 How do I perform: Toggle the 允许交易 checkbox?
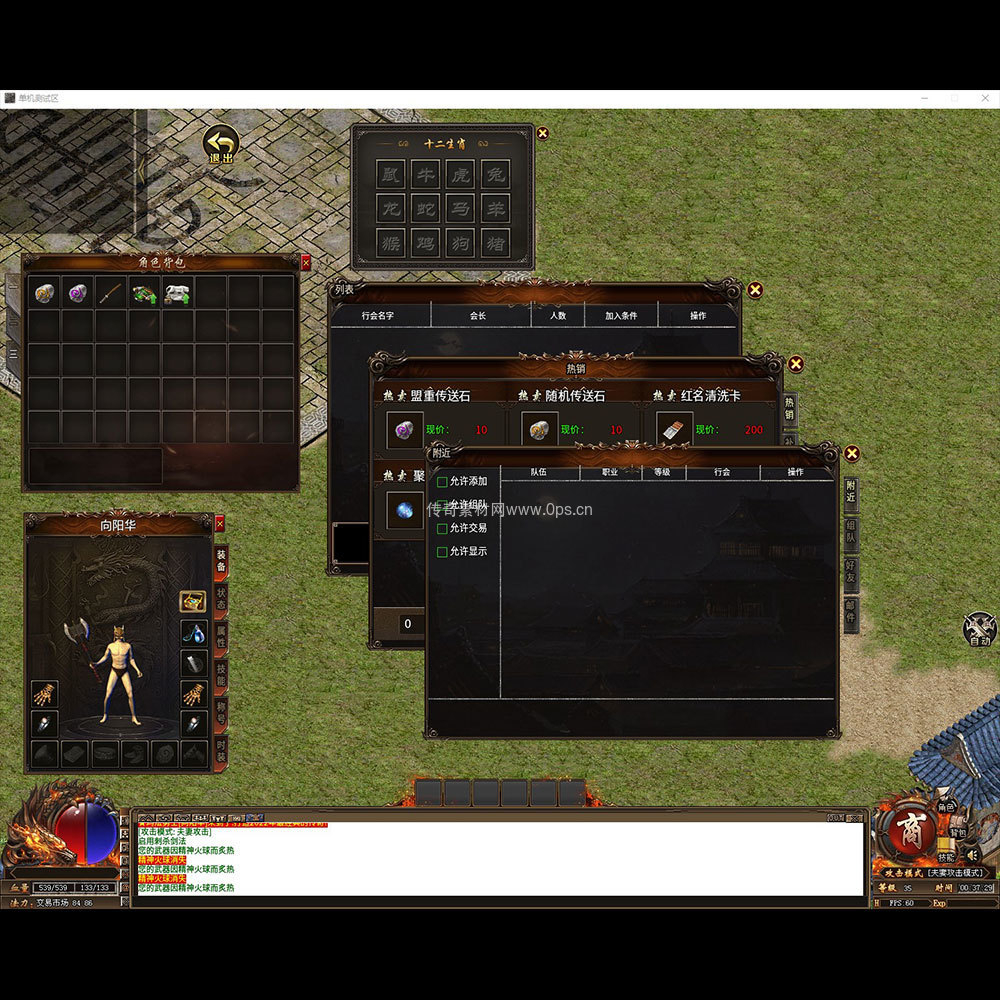(x=443, y=528)
